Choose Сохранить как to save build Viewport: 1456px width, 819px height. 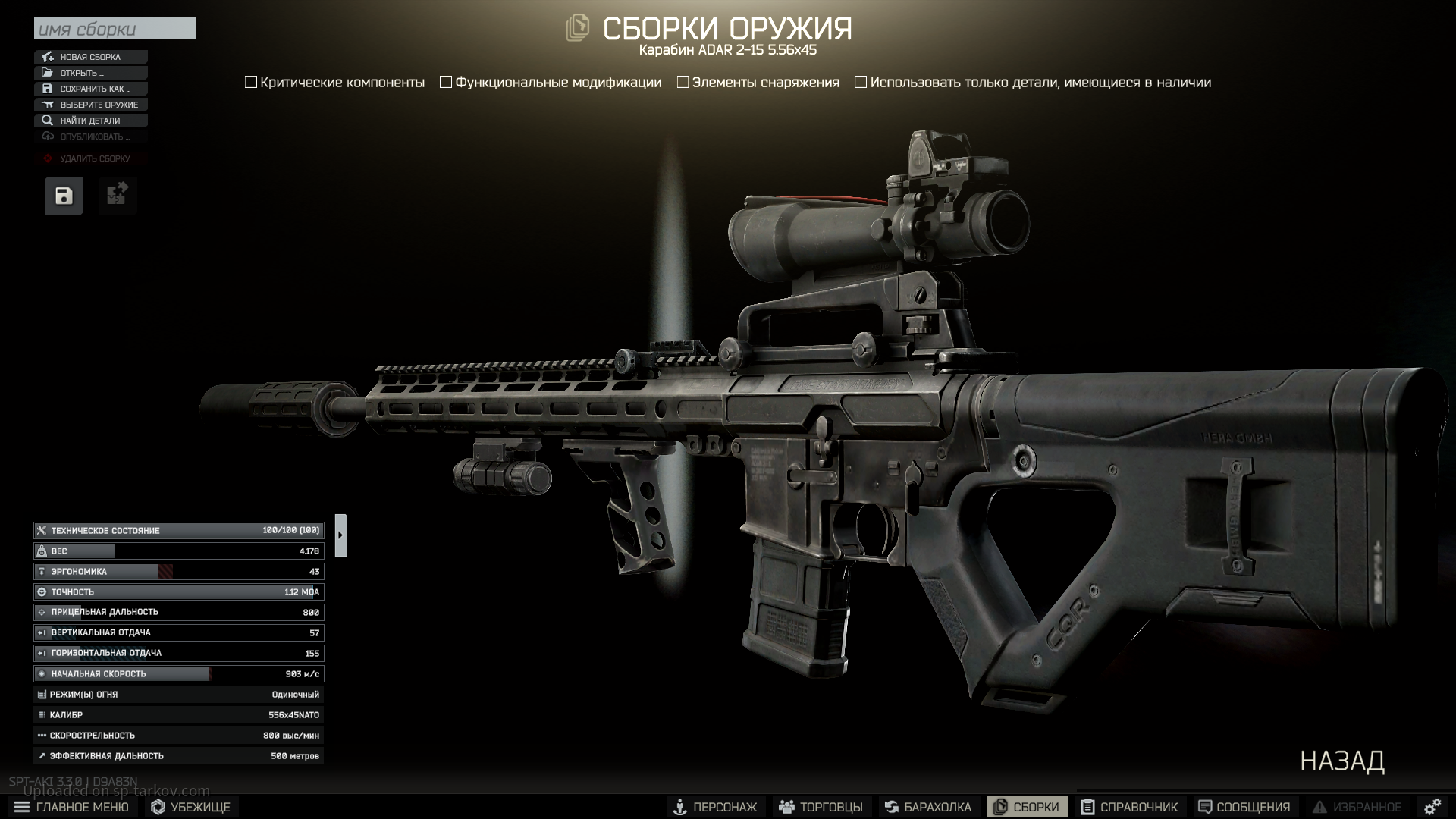coord(91,89)
